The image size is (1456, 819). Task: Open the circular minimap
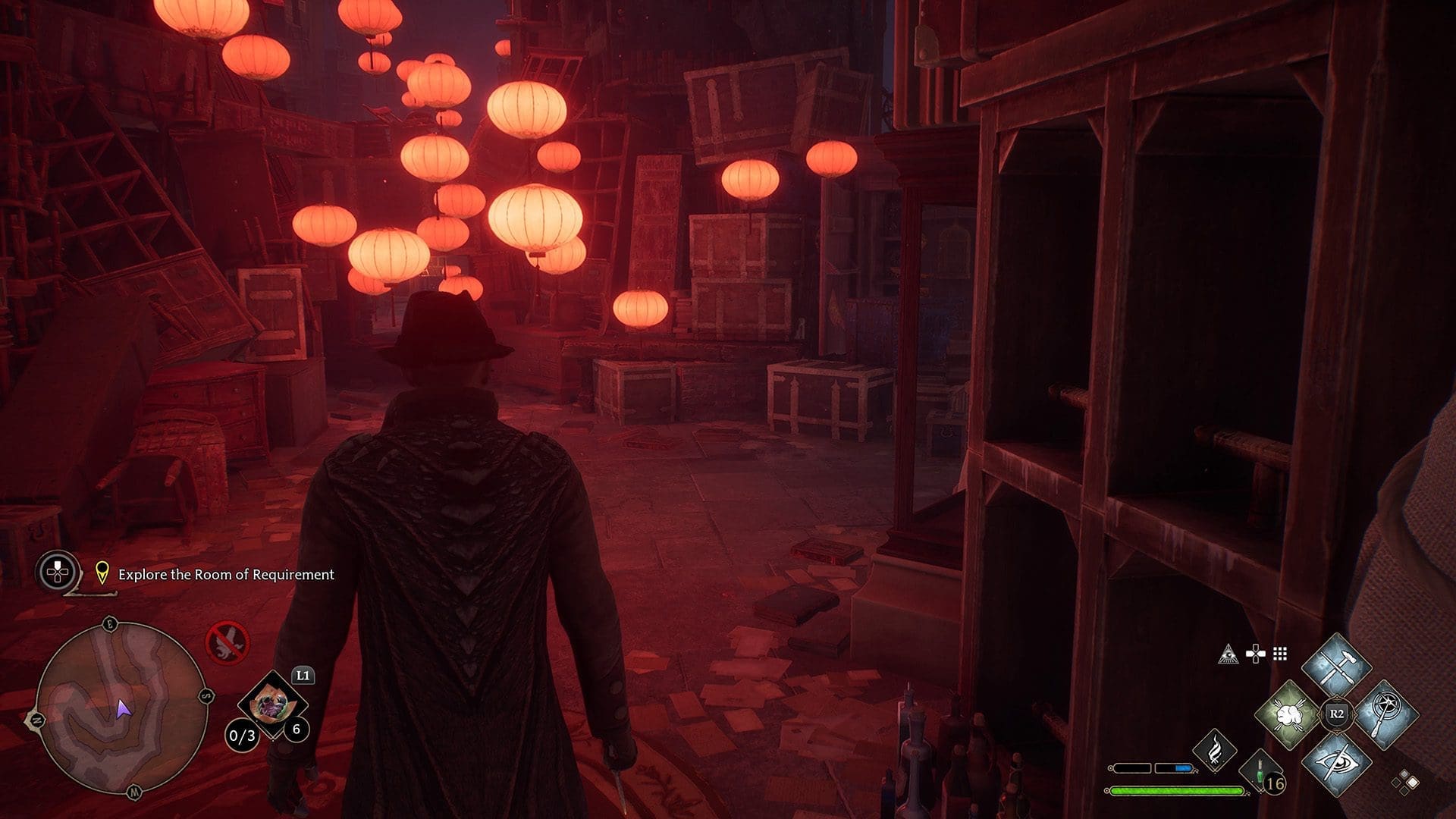point(121,708)
